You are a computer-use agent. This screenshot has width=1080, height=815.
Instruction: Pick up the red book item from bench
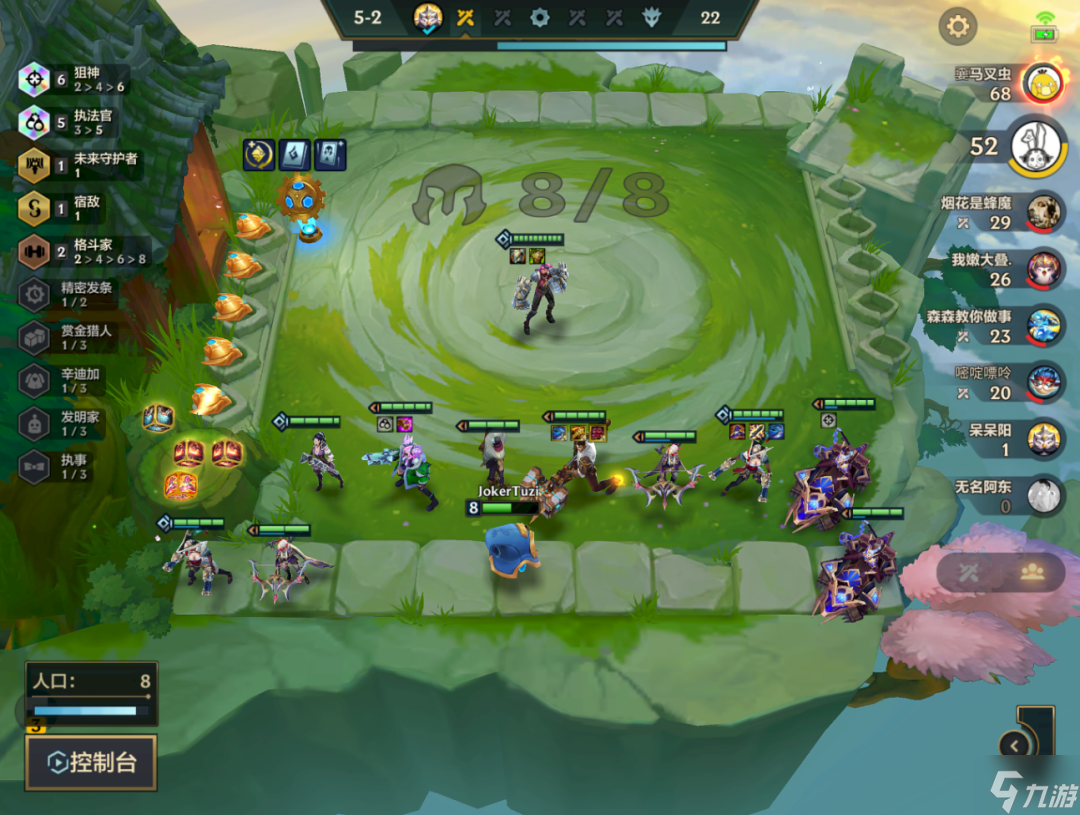[188, 454]
